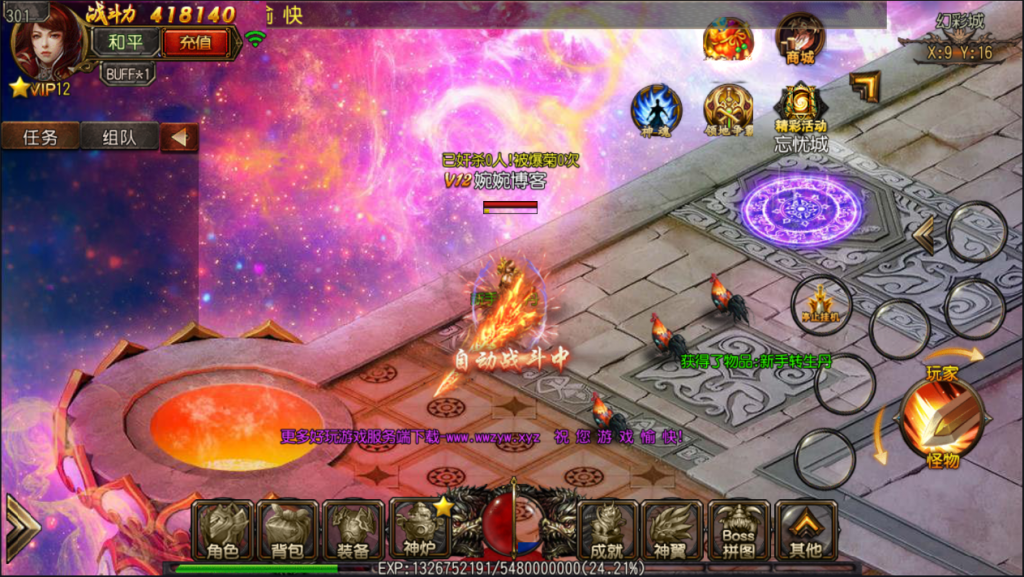Open the 商城 shop icon
Image resolution: width=1024 pixels, height=577 pixels.
[x=800, y=38]
